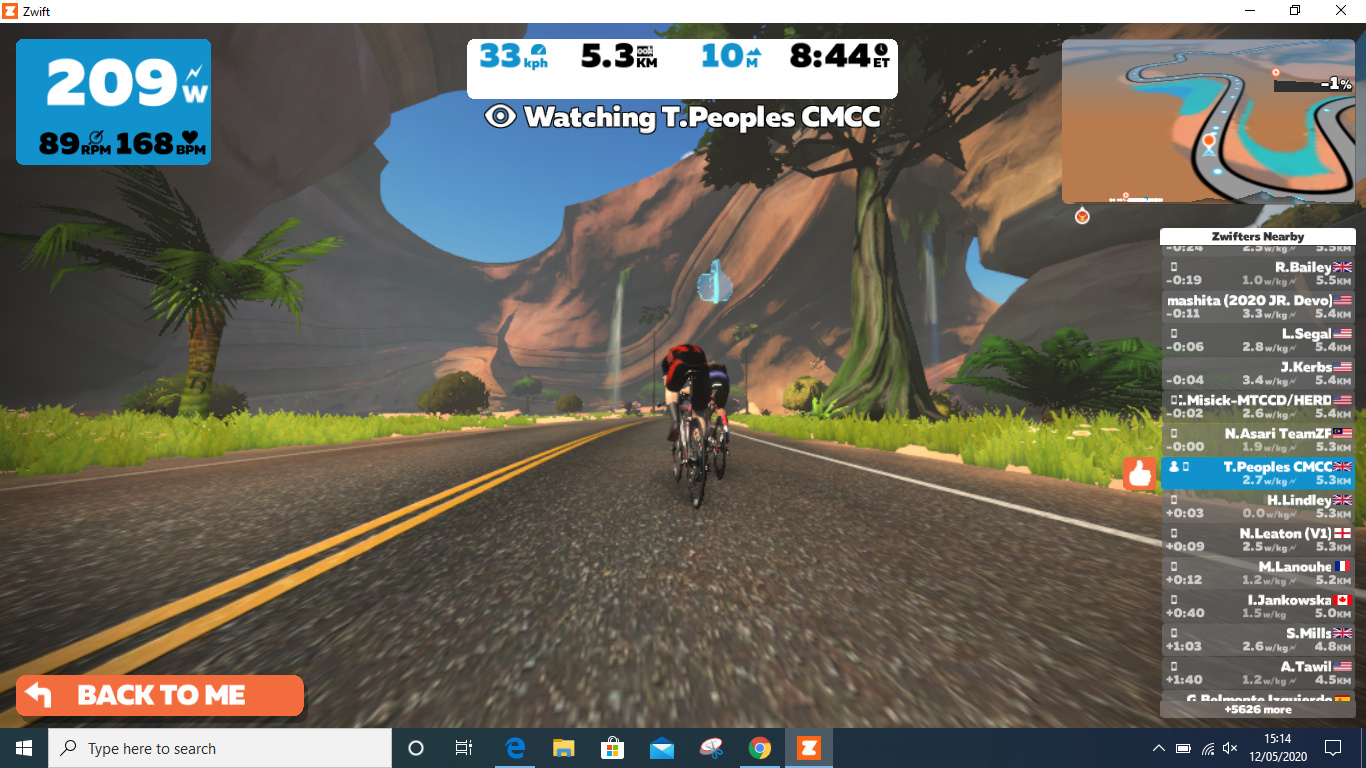The image size is (1366, 768).
Task: Open the minimap route view
Action: coord(1208,121)
